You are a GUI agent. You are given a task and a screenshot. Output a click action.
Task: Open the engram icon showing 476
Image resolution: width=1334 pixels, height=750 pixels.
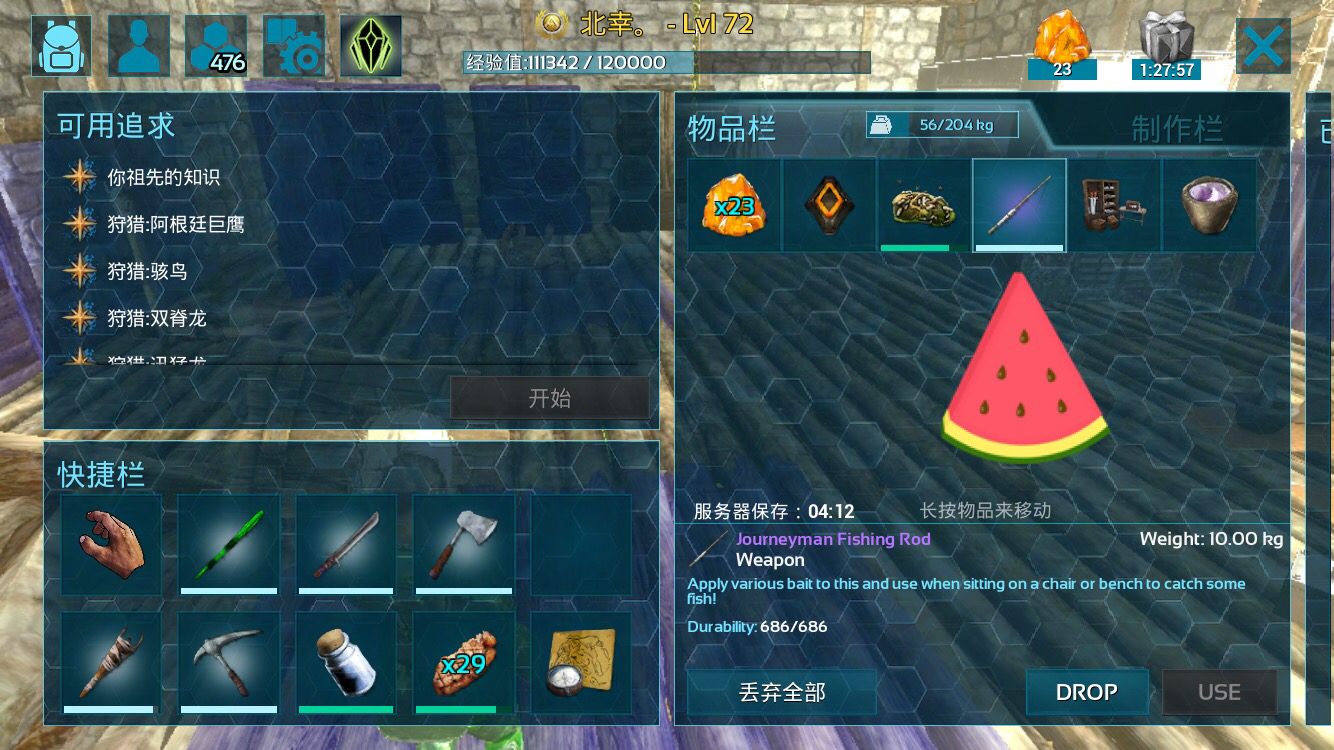pos(216,46)
